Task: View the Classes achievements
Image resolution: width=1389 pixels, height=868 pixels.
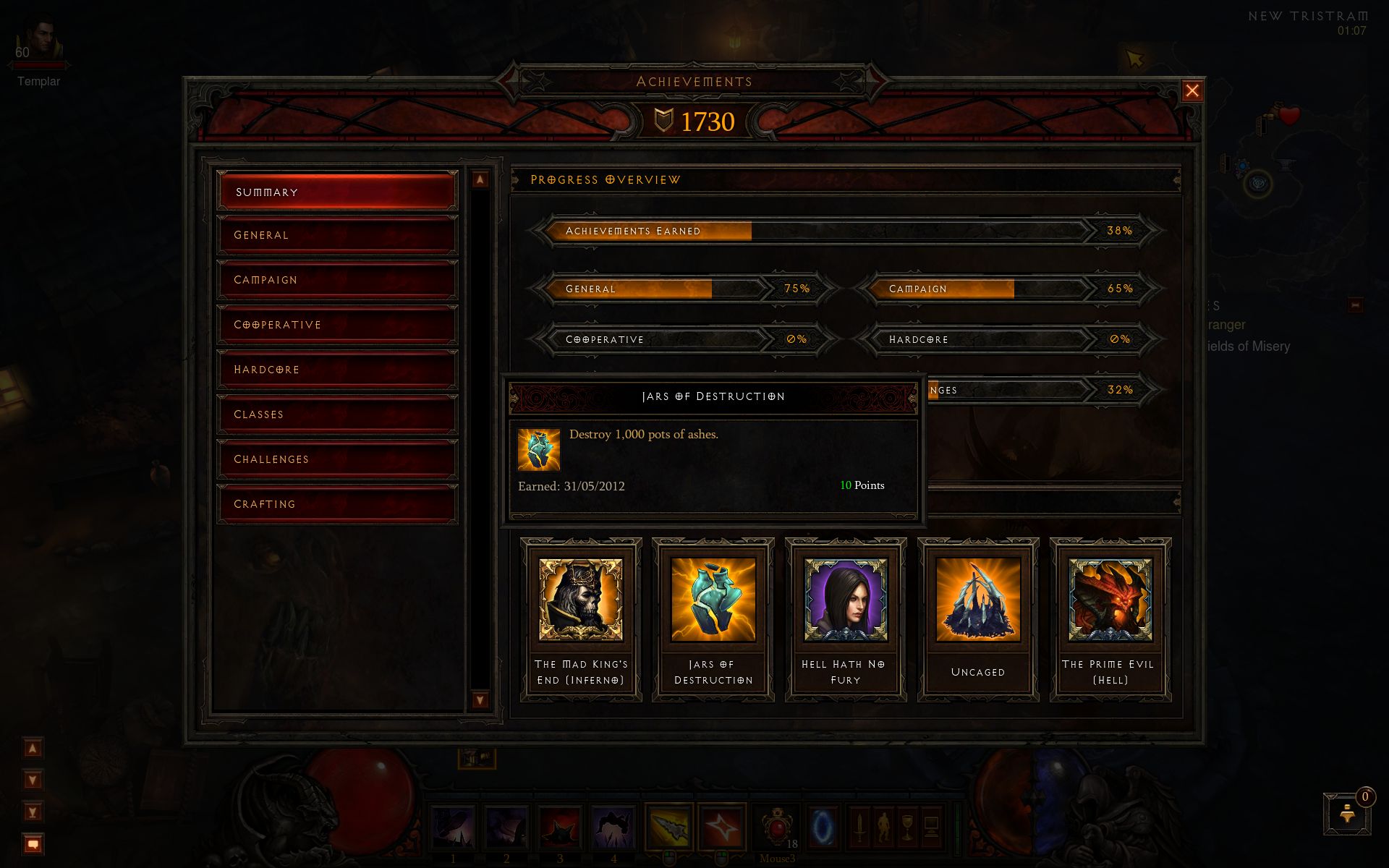Action: pos(337,414)
